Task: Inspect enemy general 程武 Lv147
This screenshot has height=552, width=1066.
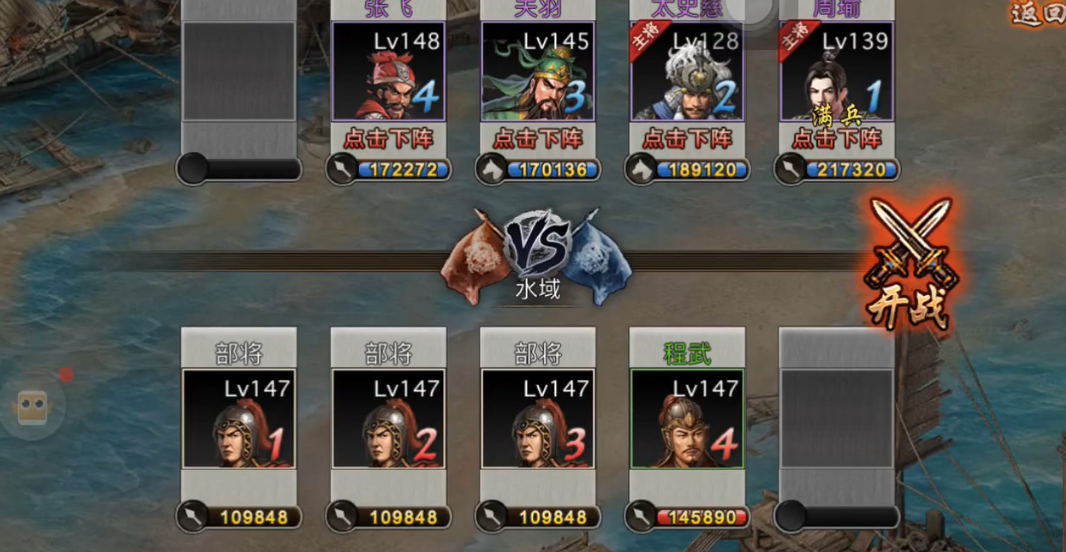Action: click(x=687, y=418)
